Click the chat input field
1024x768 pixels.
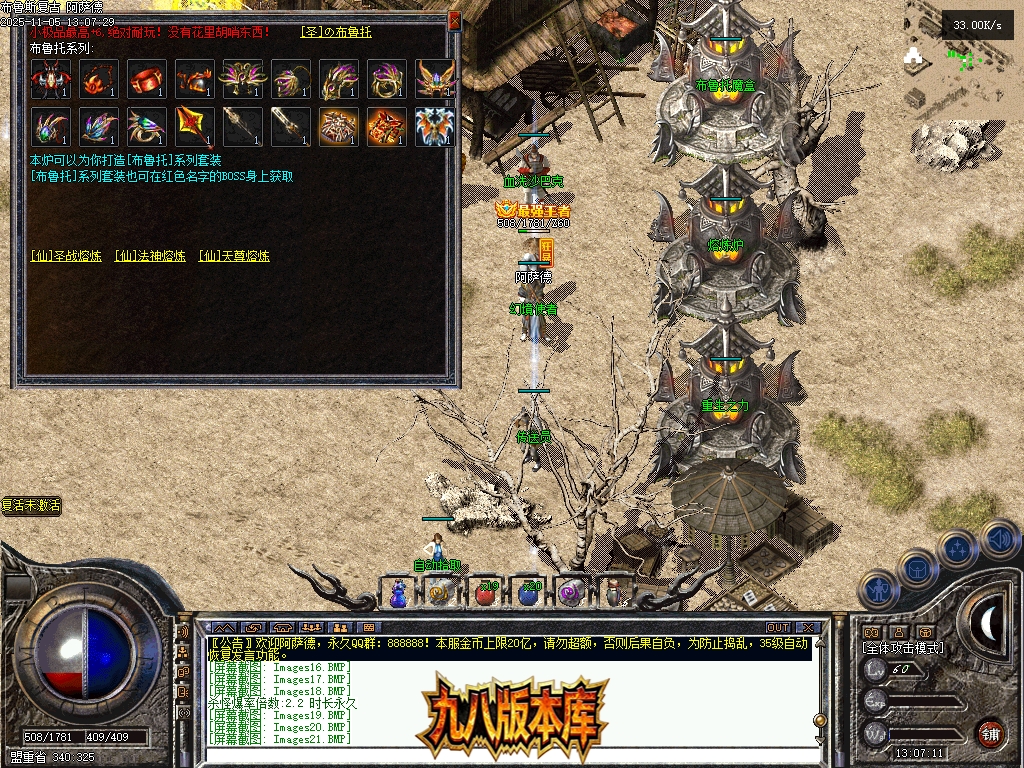tap(500, 755)
